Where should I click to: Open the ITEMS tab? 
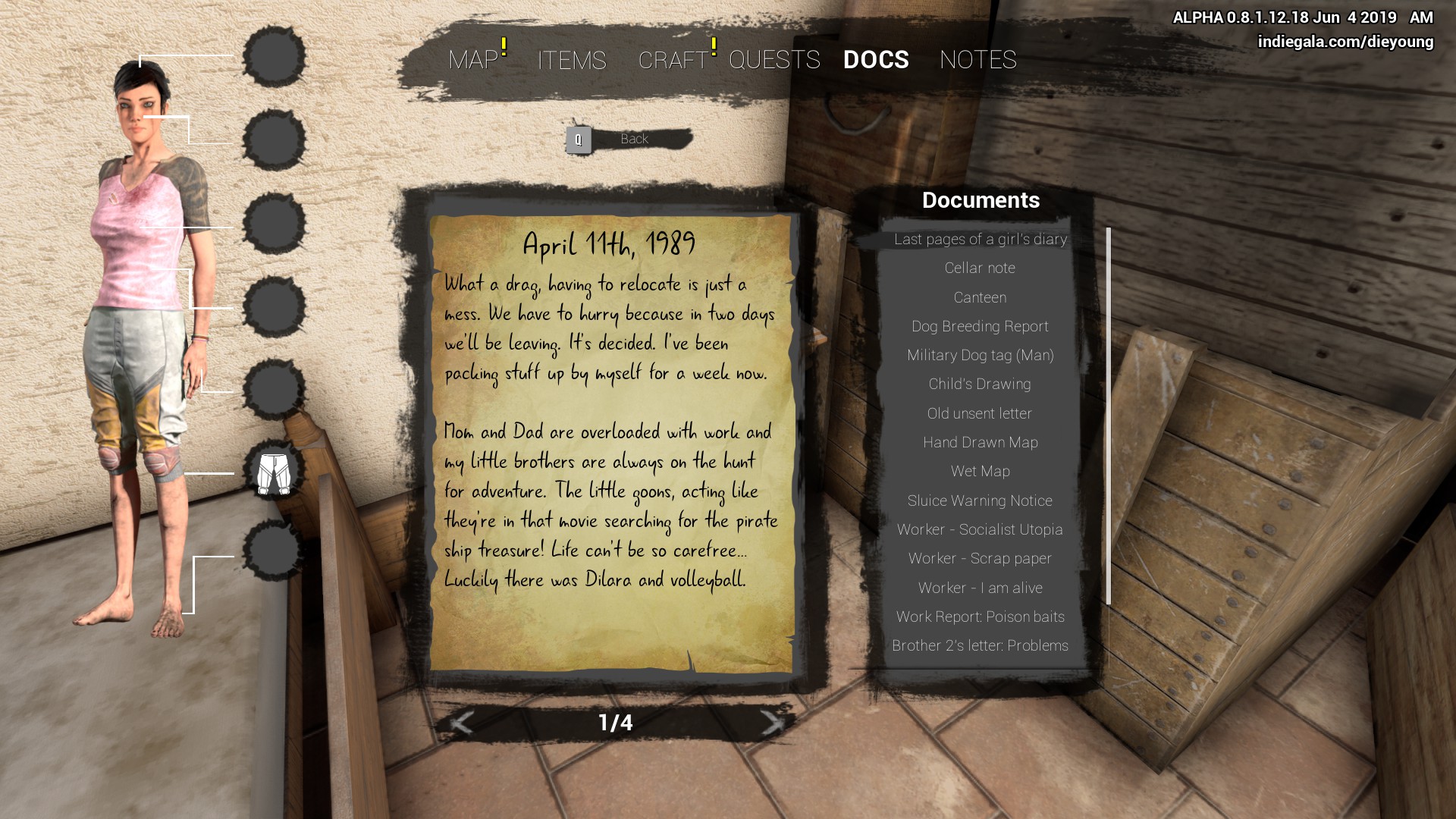click(572, 60)
